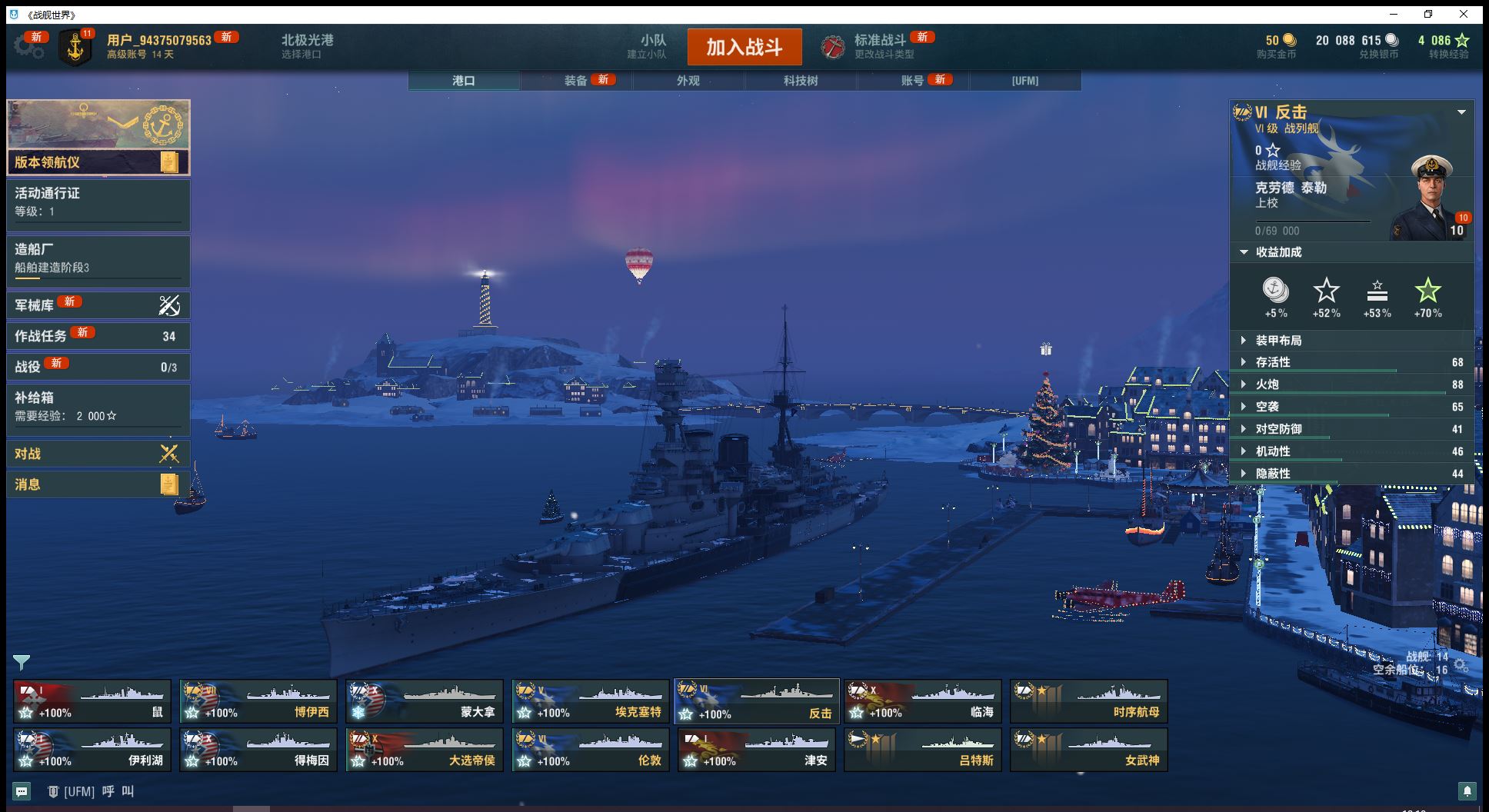Image resolution: width=1489 pixels, height=812 pixels.
Task: Select the 蒙大拿 ship in carousel
Action: (425, 701)
